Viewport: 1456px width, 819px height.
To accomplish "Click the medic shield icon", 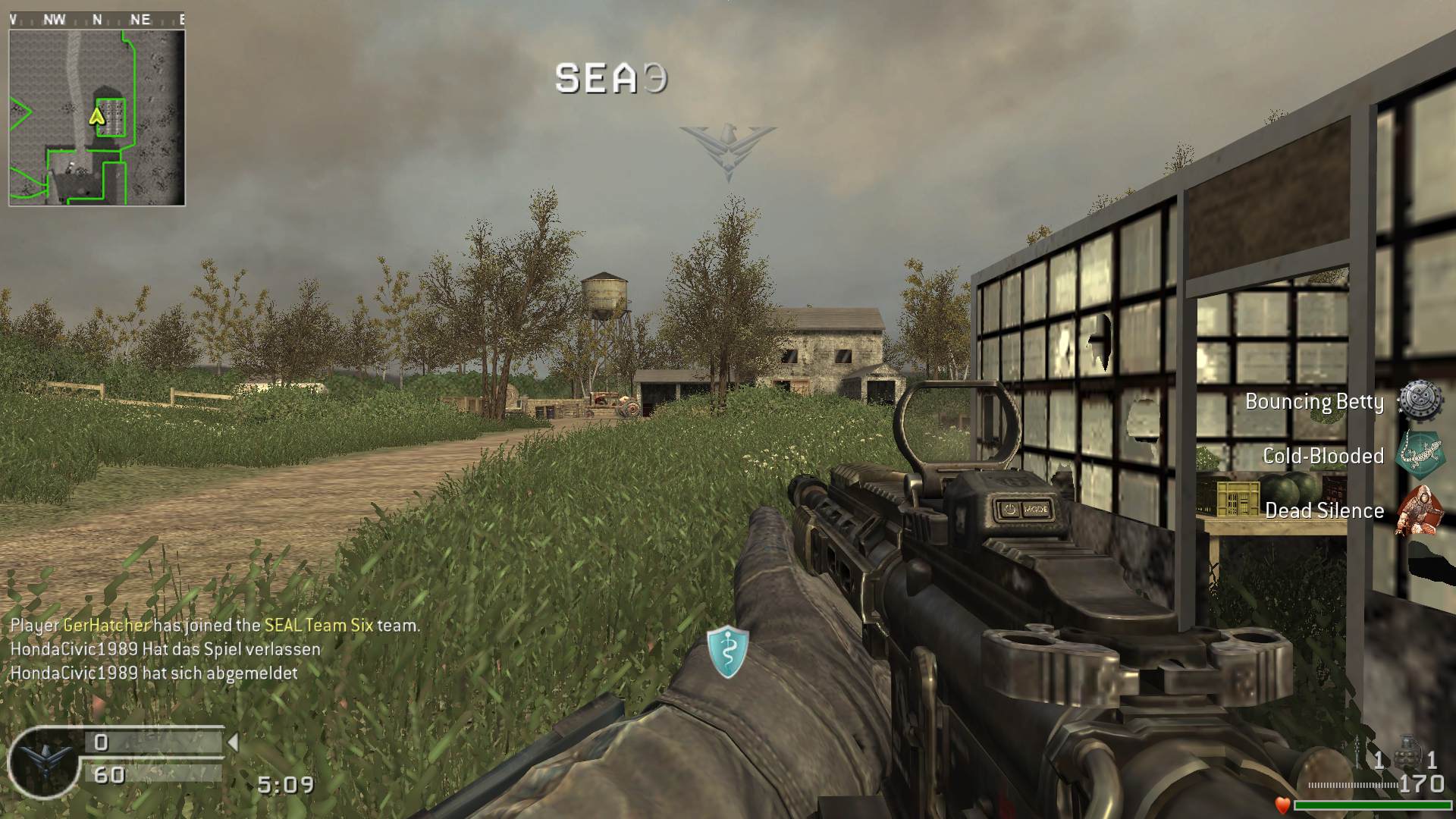I will (728, 651).
